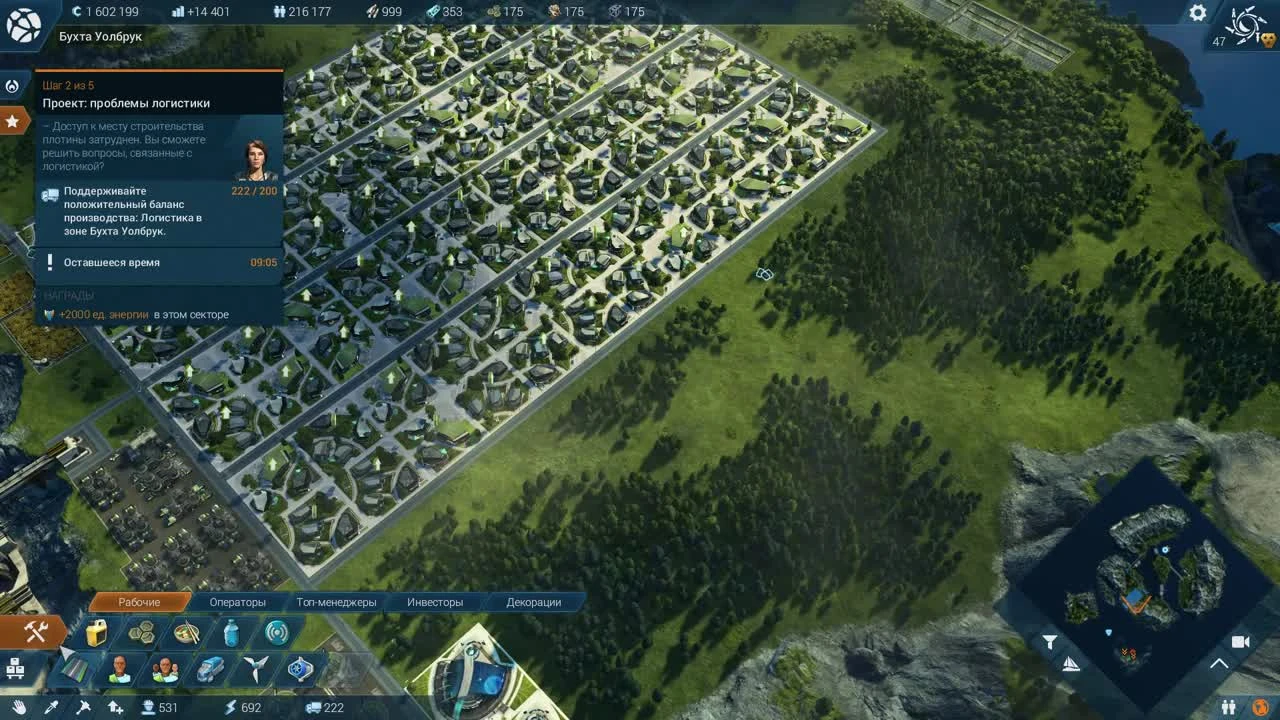Screen dimensions: 1280x720
Task: Open the construction menu hammer icon
Action: (35, 631)
